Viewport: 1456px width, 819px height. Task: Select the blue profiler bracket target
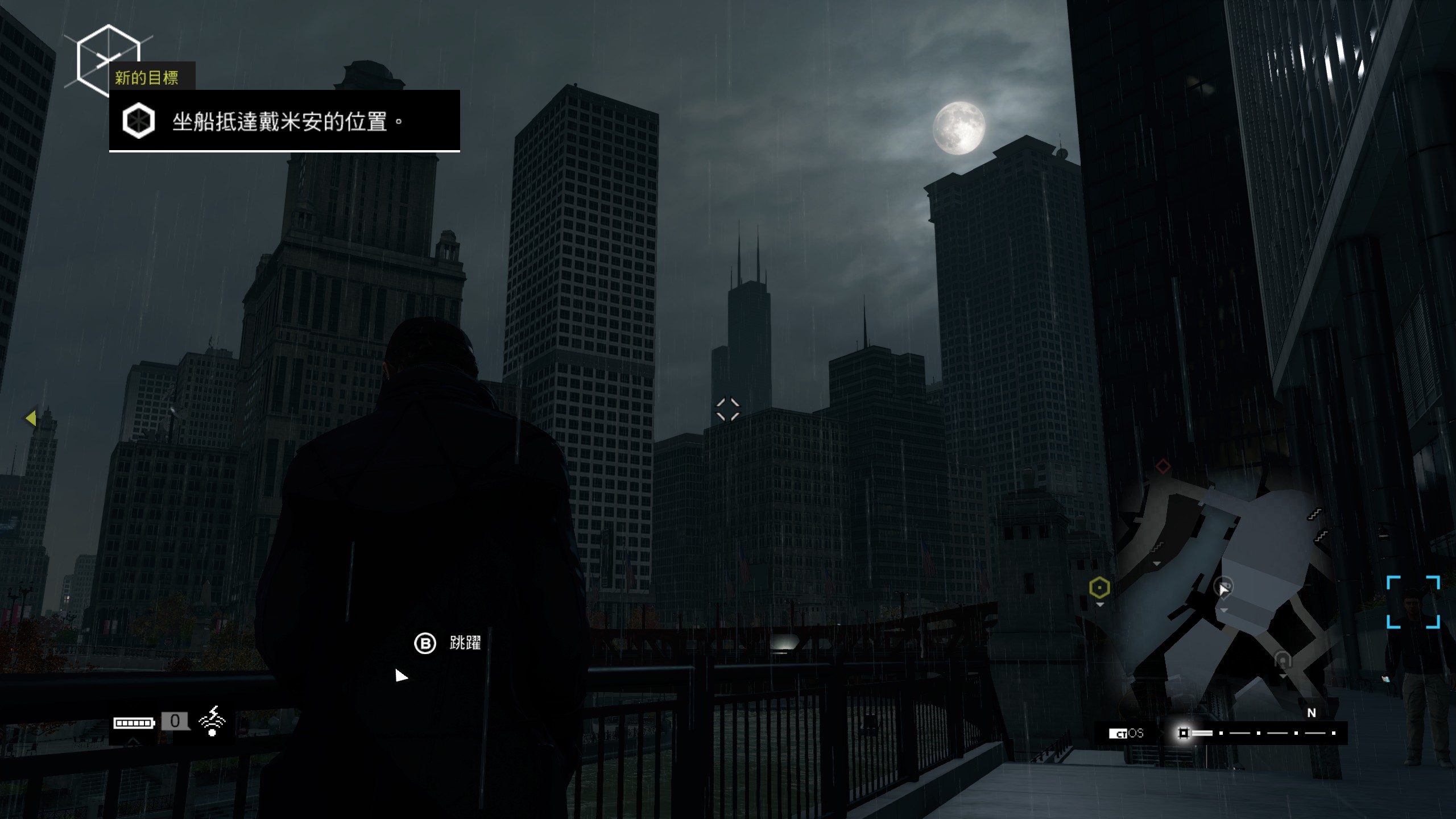click(1413, 602)
